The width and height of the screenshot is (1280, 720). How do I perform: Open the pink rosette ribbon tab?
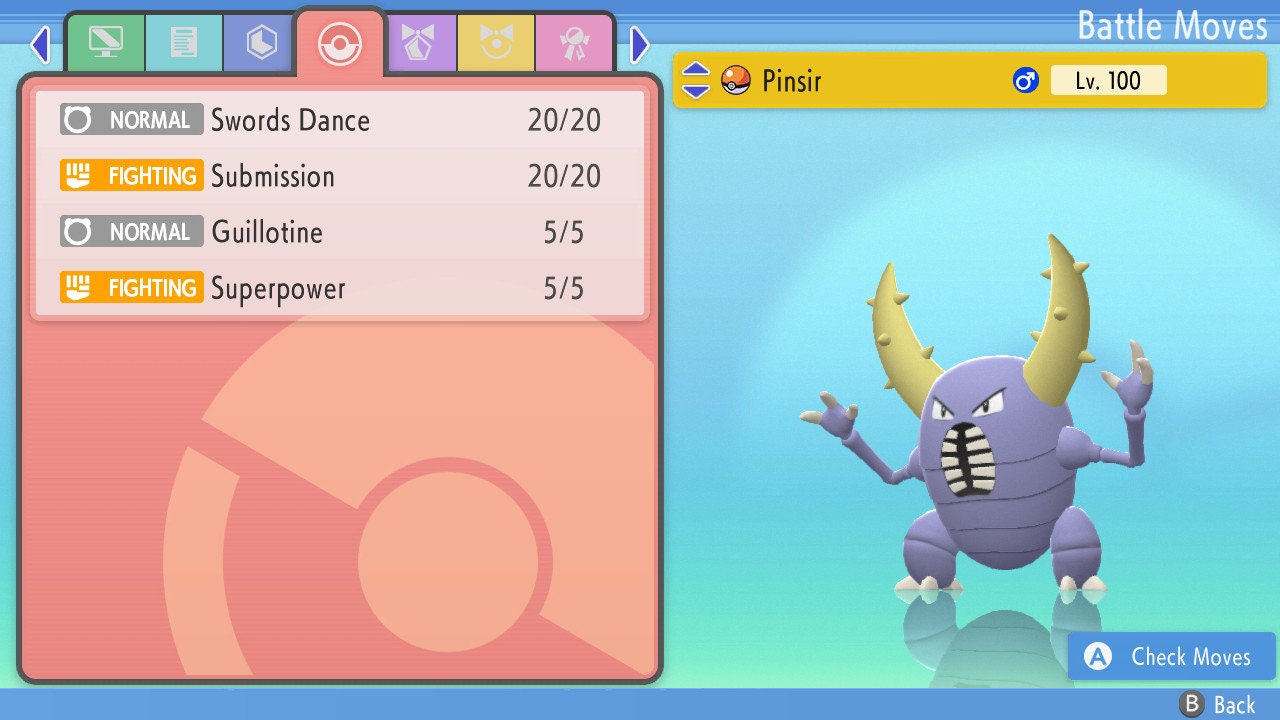coord(574,43)
